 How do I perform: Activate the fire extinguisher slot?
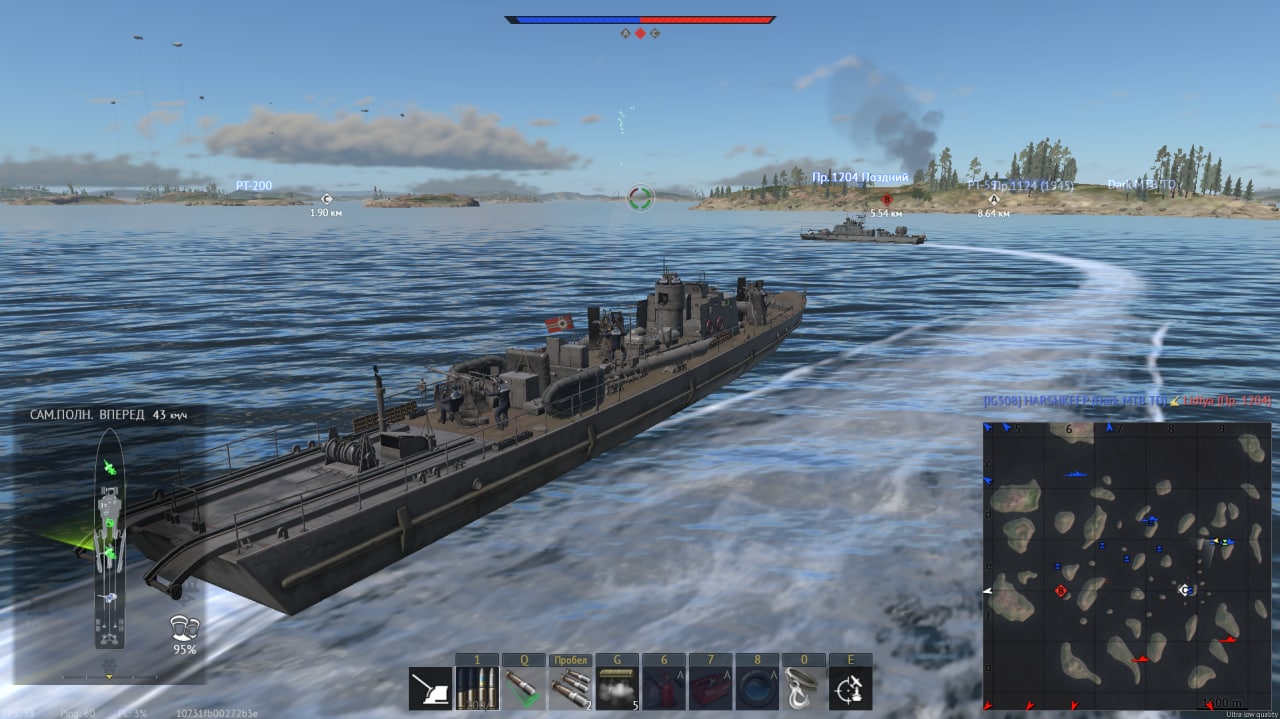664,688
